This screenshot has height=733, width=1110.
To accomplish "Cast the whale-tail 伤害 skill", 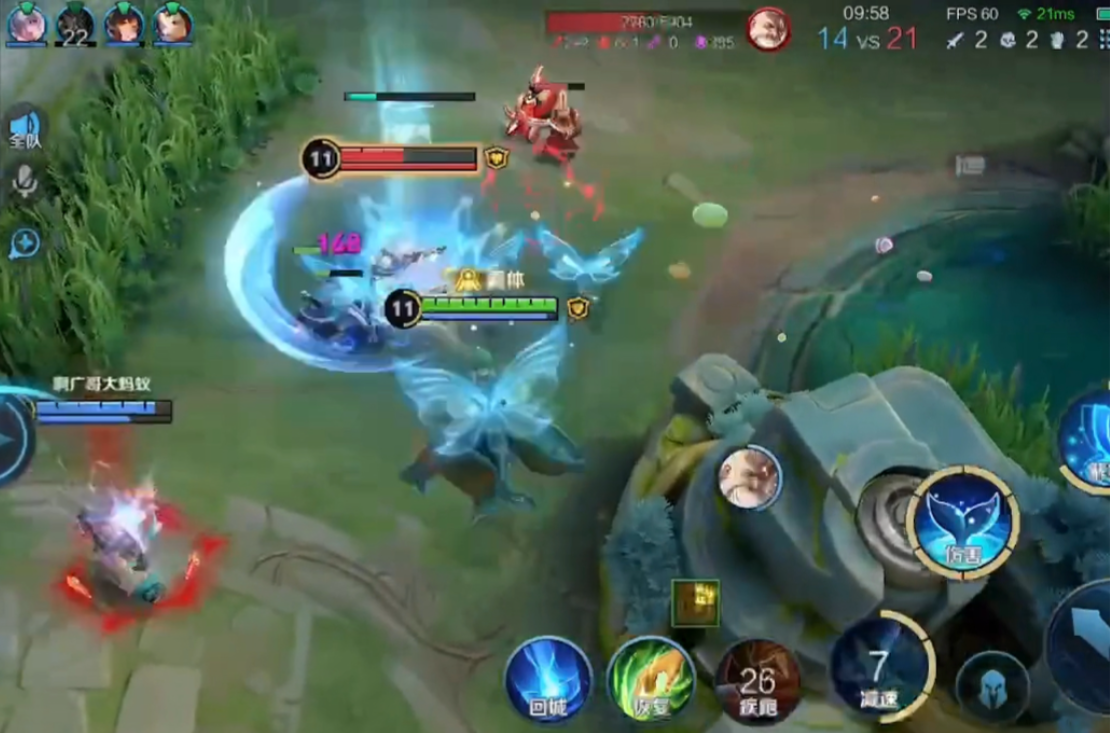I will [963, 521].
